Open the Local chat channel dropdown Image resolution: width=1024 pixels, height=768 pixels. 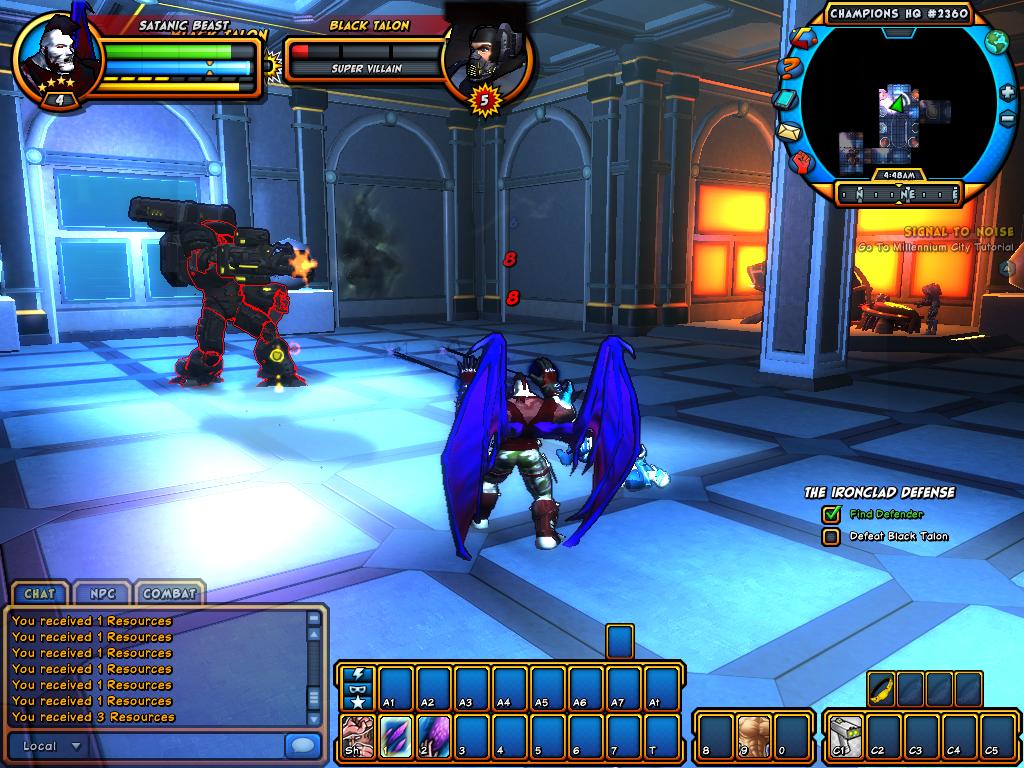52,746
